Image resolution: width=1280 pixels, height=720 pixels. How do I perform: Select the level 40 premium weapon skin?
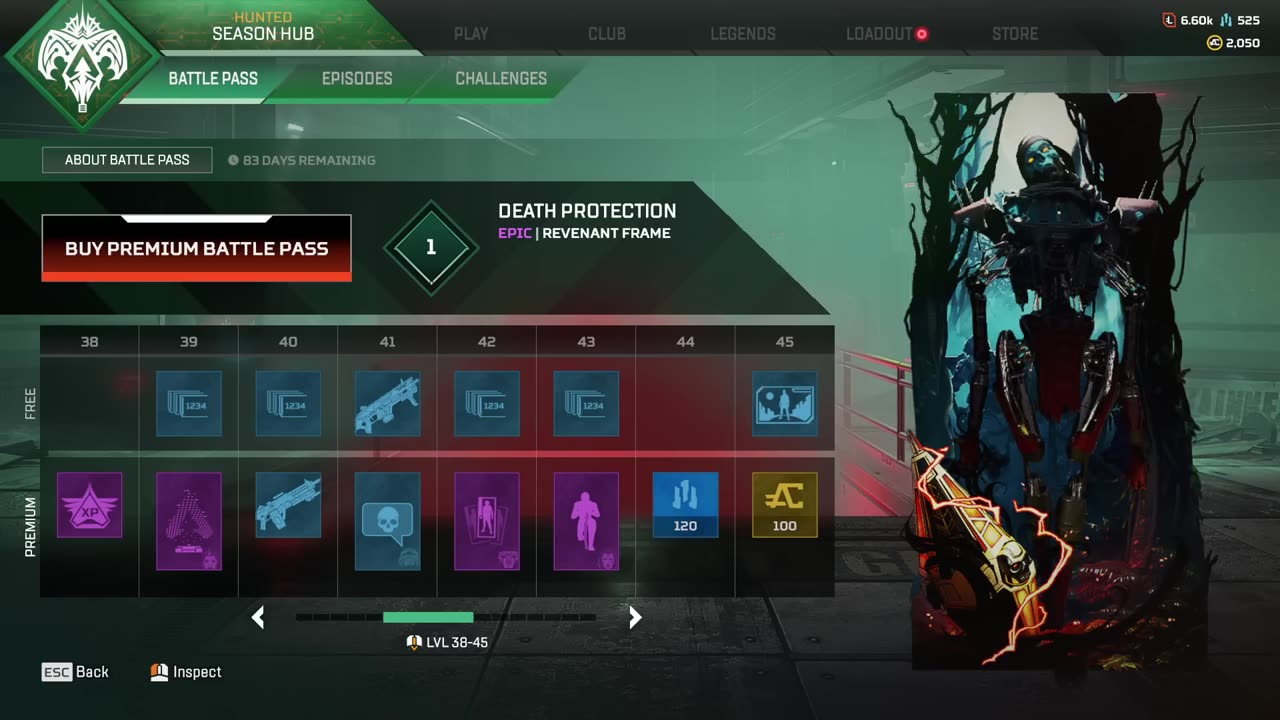(x=288, y=505)
